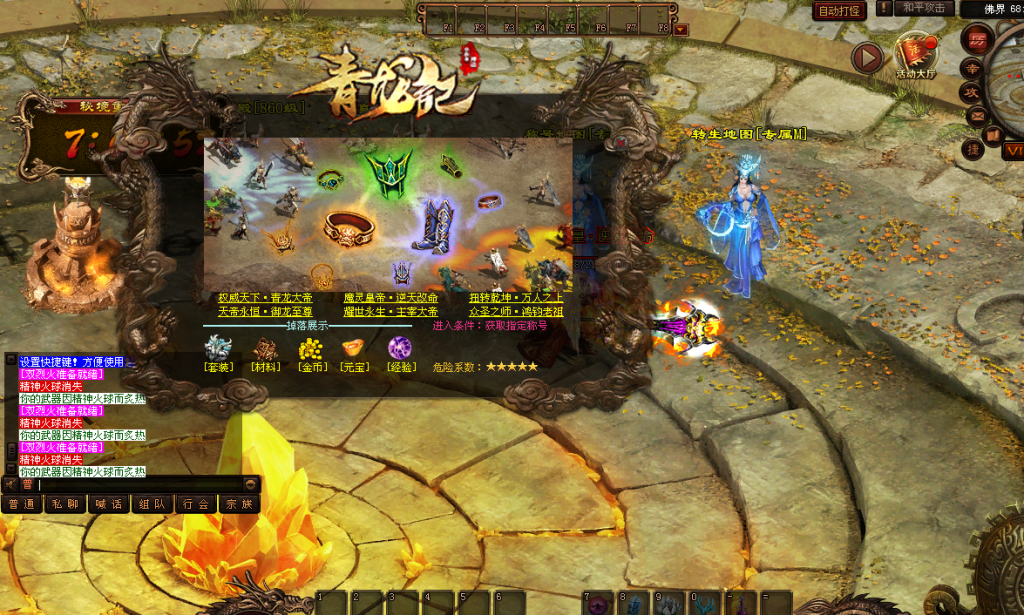Click the 捷 shortcut round button
The width and height of the screenshot is (1024, 615).
972,149
